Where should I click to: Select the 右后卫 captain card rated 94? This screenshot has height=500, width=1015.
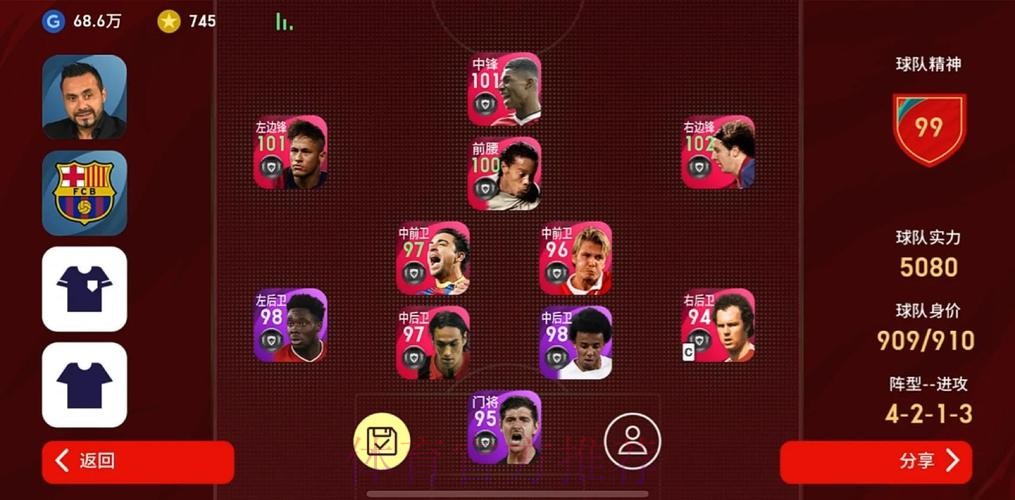tap(718, 325)
